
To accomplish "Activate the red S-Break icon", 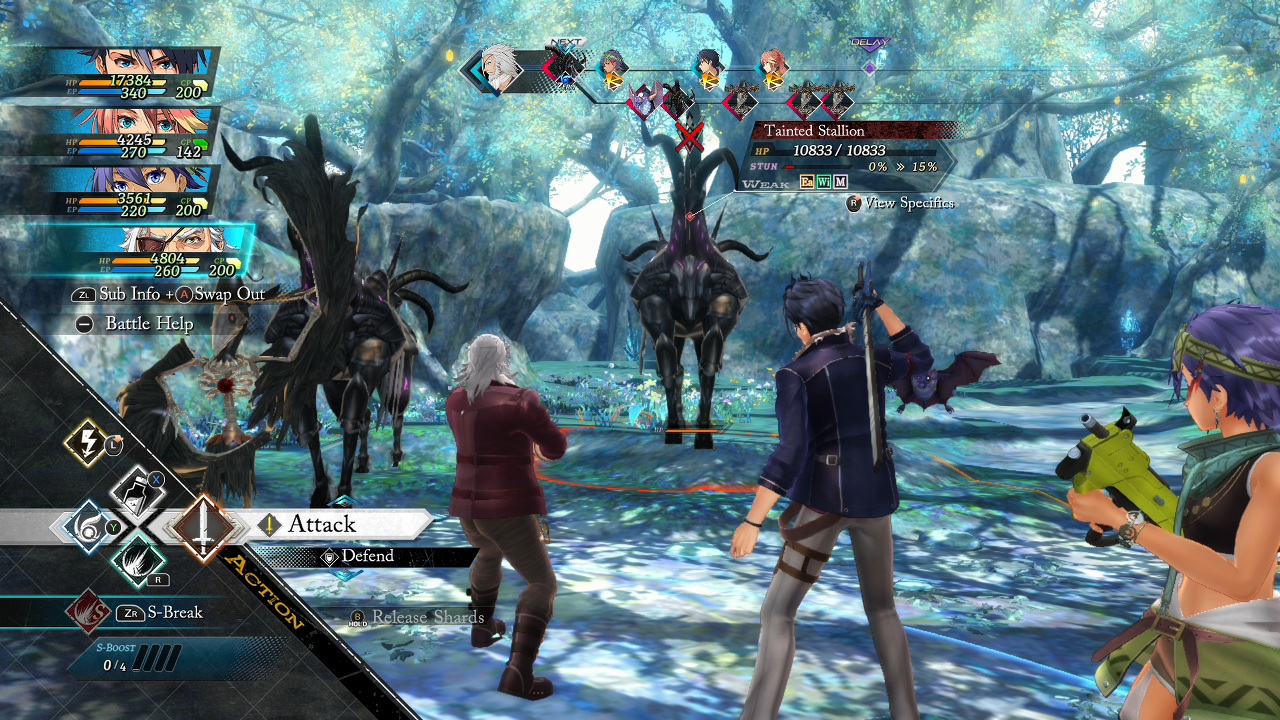I will tap(92, 612).
